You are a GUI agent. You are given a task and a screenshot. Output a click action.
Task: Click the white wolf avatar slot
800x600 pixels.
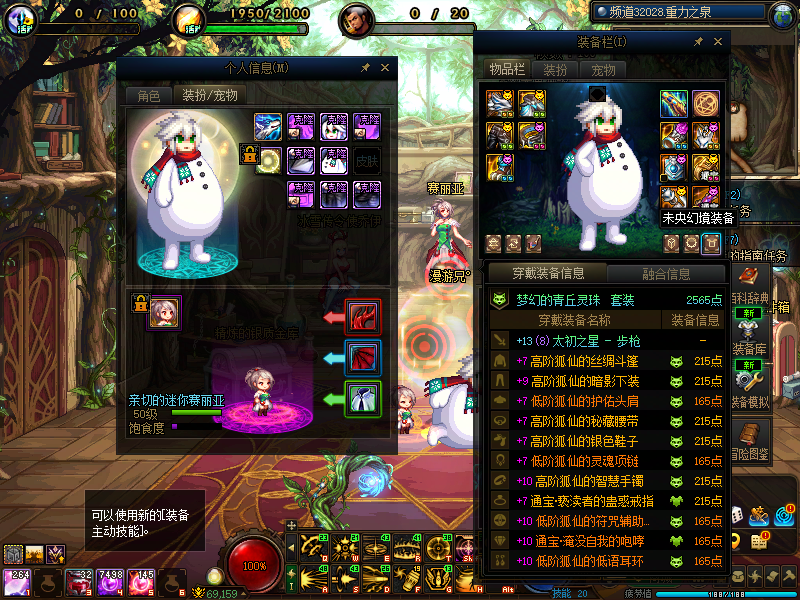pos(267,126)
